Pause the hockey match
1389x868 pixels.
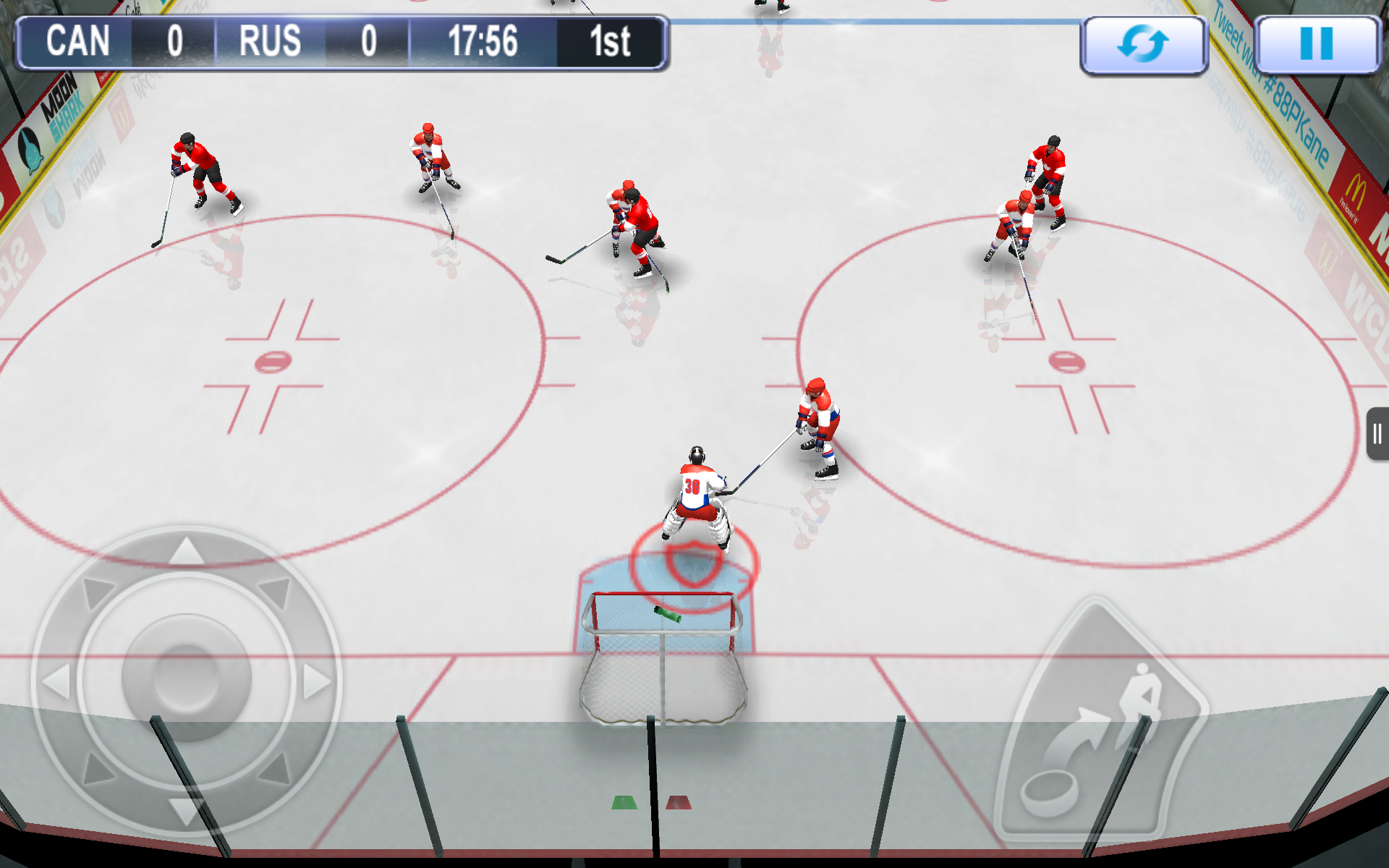[x=1316, y=45]
